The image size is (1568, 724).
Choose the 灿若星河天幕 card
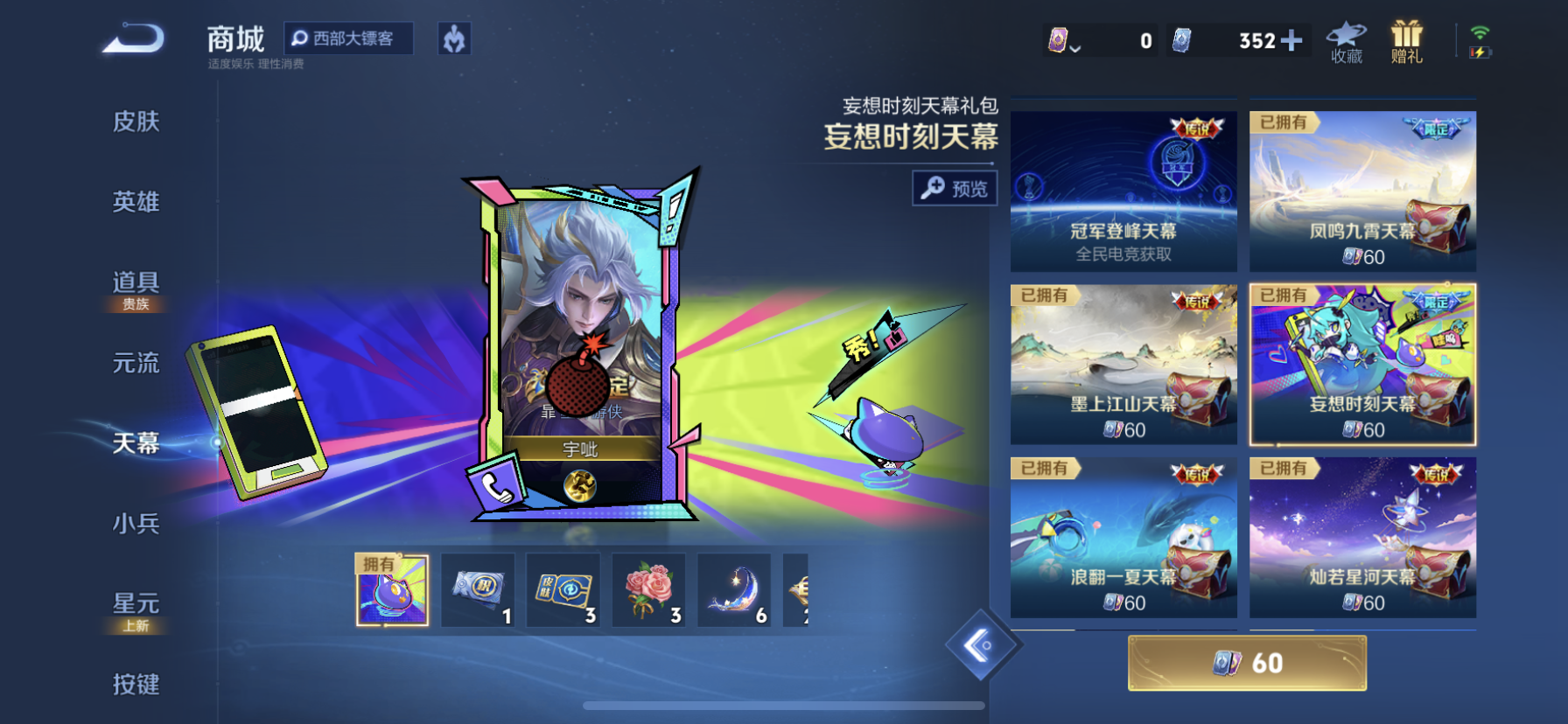(1362, 537)
